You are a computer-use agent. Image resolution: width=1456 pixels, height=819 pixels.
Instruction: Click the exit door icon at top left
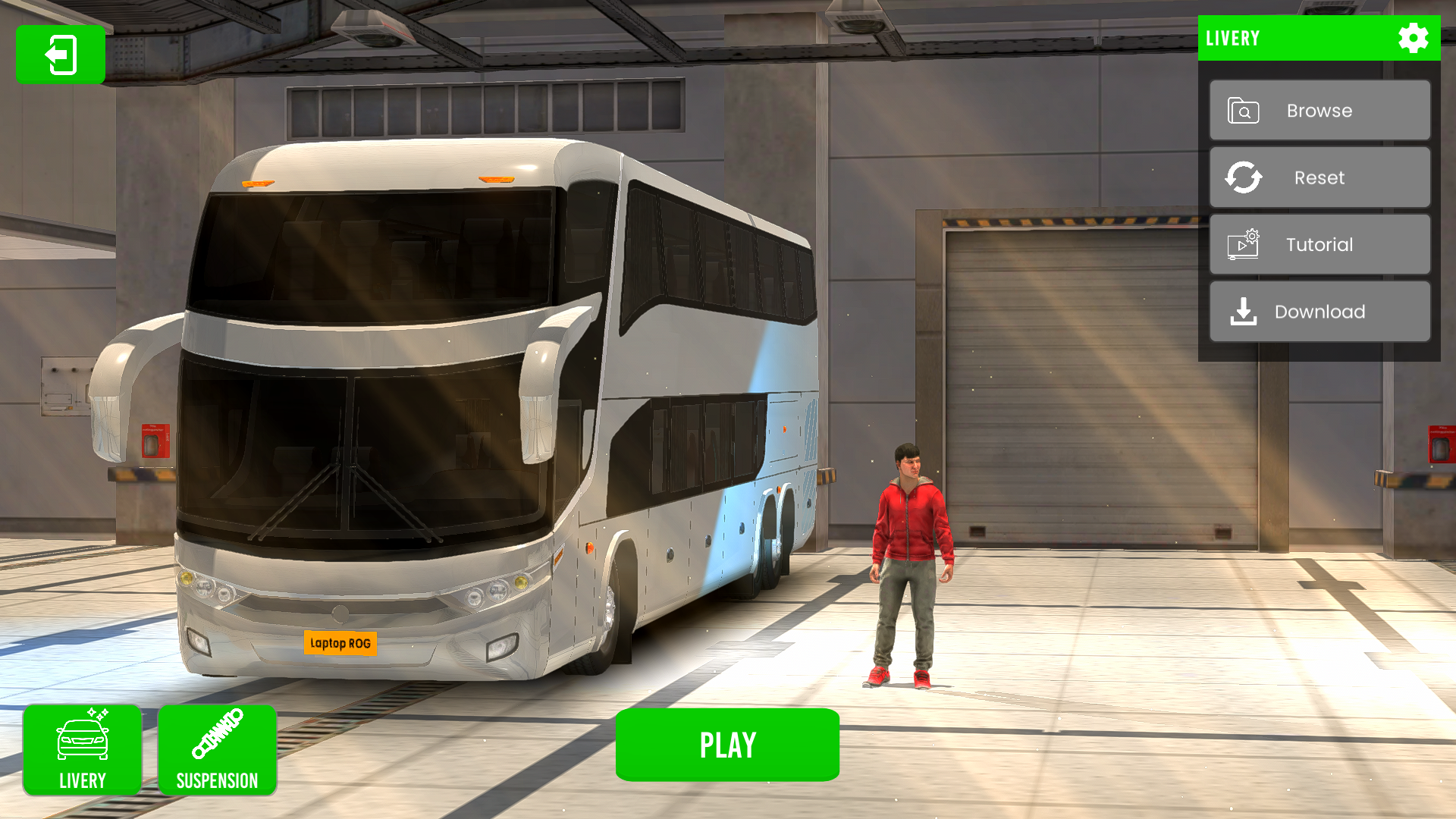coord(60,55)
